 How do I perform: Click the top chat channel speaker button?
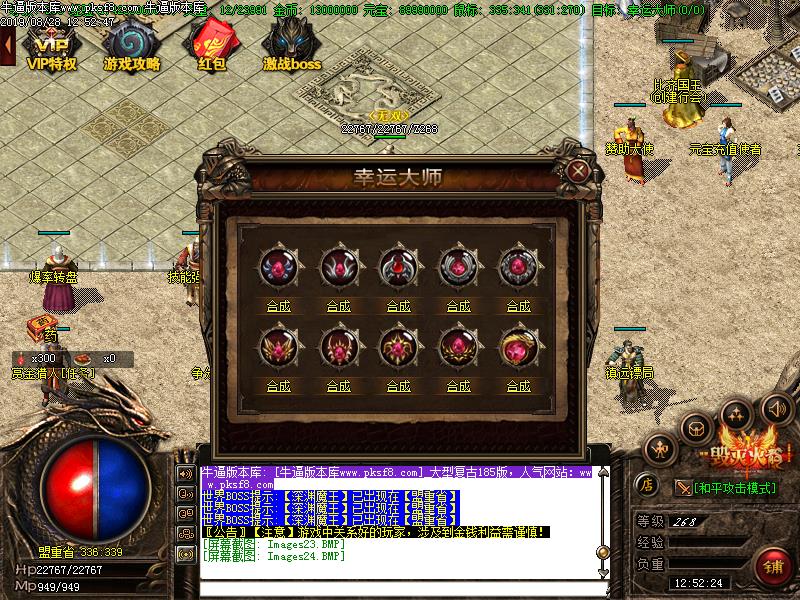click(186, 473)
